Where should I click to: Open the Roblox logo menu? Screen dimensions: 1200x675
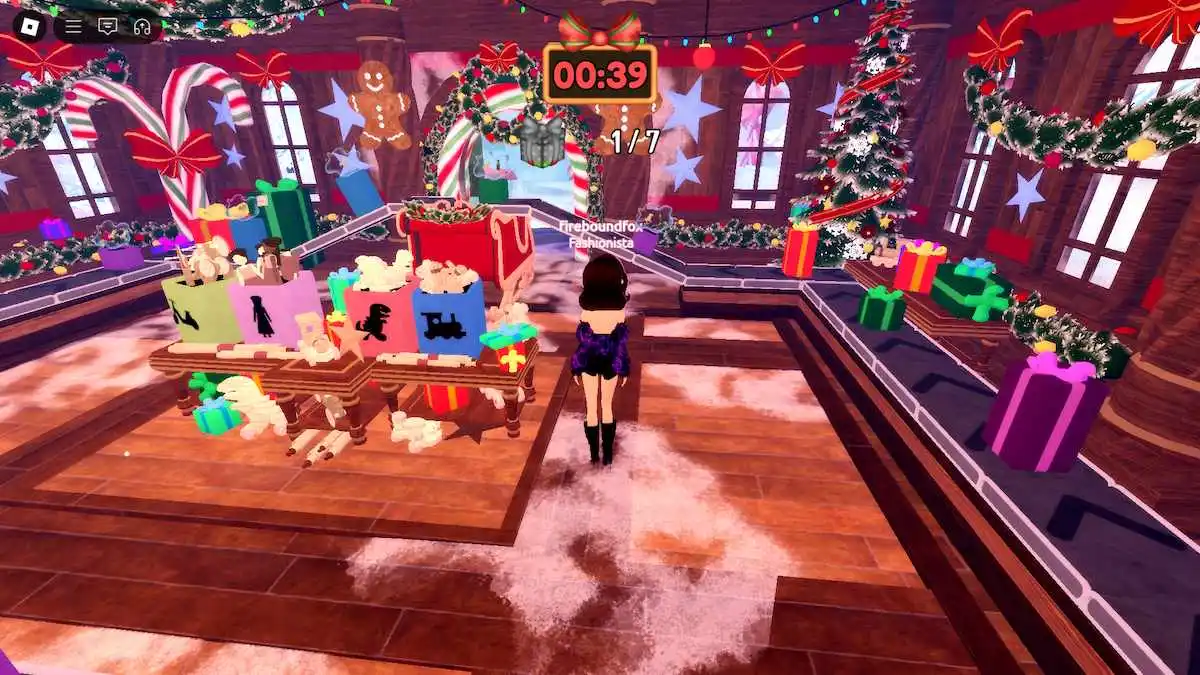point(25,27)
